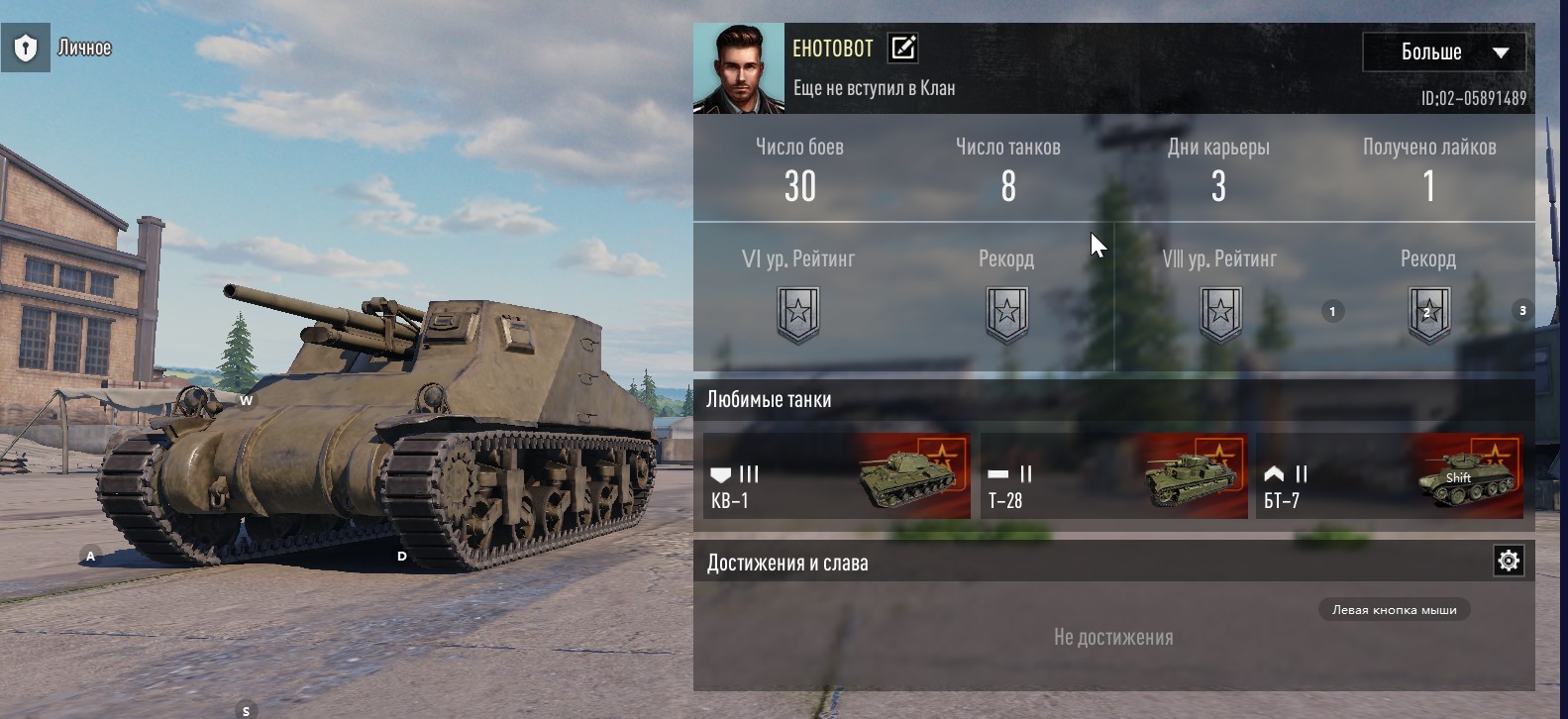The width and height of the screenshot is (1568, 719).
Task: Click the VIII ур. Рейтинг badge
Action: [x=1219, y=314]
